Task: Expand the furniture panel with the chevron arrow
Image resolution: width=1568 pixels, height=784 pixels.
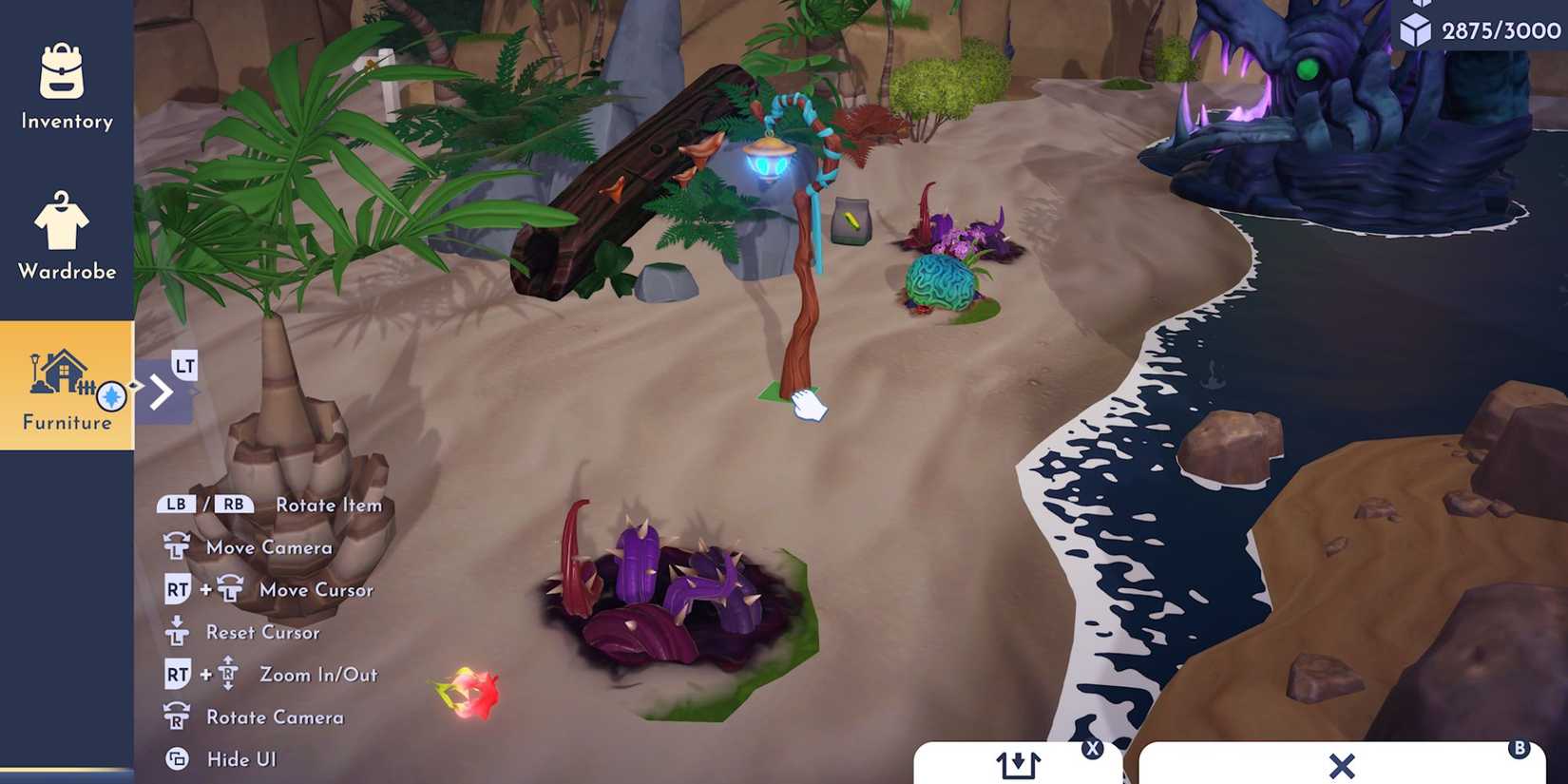Action: 162,390
